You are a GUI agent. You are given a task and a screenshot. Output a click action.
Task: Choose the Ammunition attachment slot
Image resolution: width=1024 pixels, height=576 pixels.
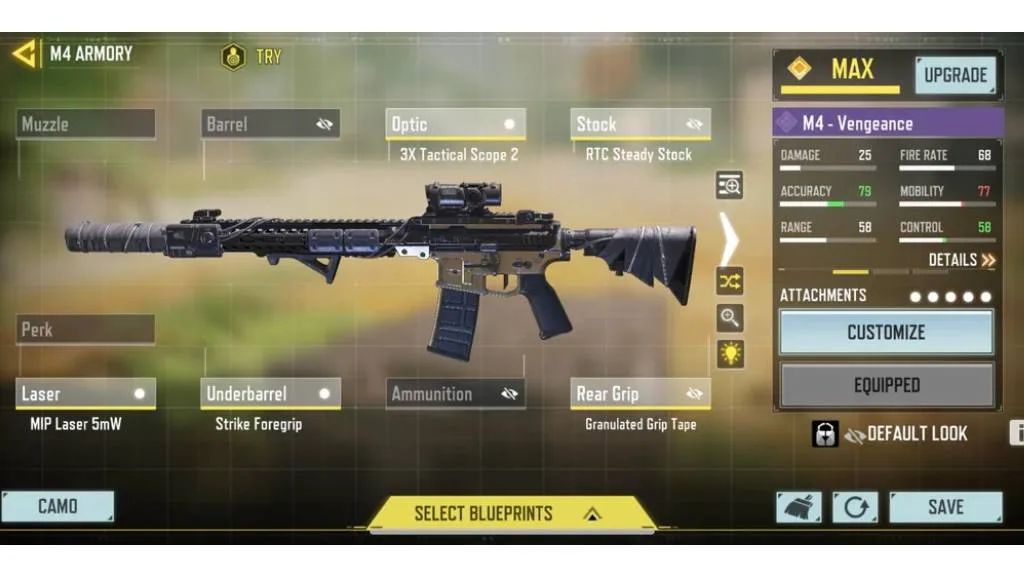(x=455, y=394)
